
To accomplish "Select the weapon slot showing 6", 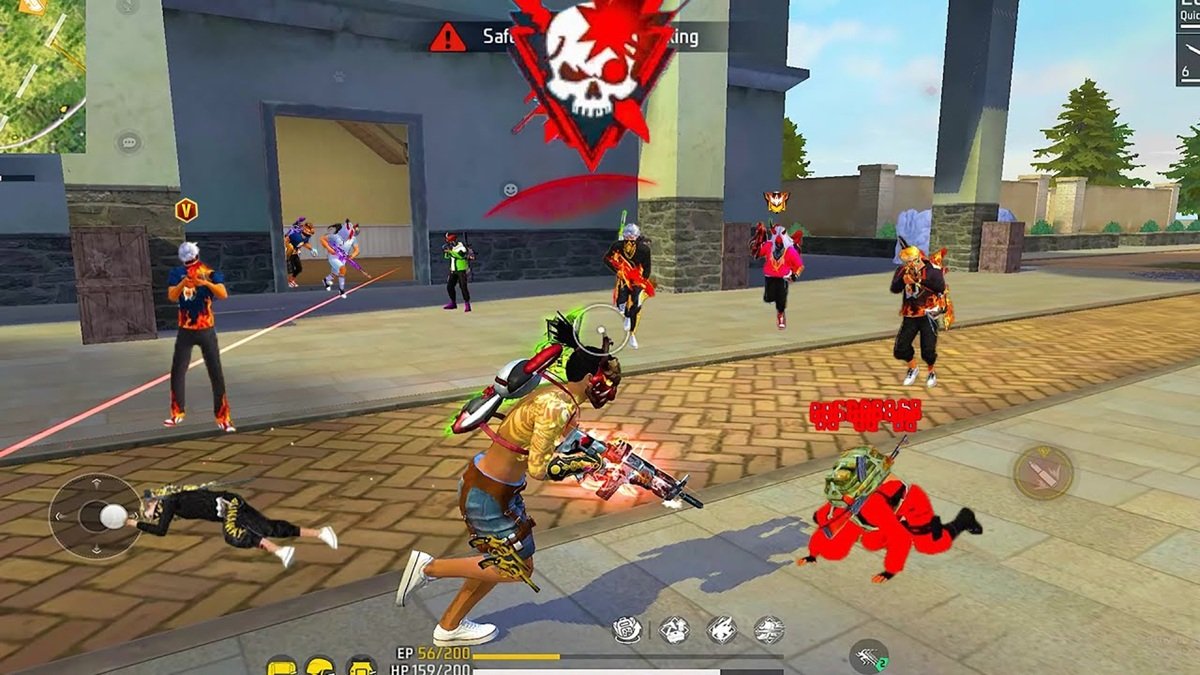I will pos(1187,60).
